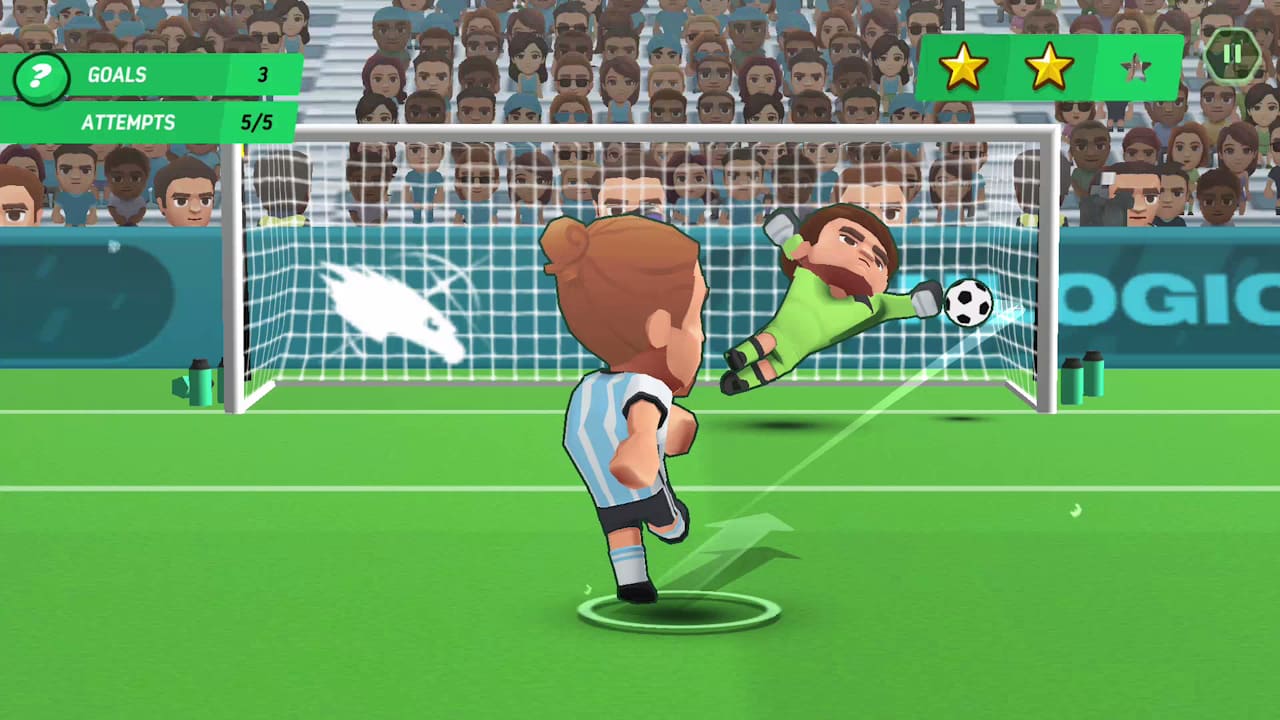Pause the game
Viewport: 1280px width, 720px height.
click(1232, 55)
